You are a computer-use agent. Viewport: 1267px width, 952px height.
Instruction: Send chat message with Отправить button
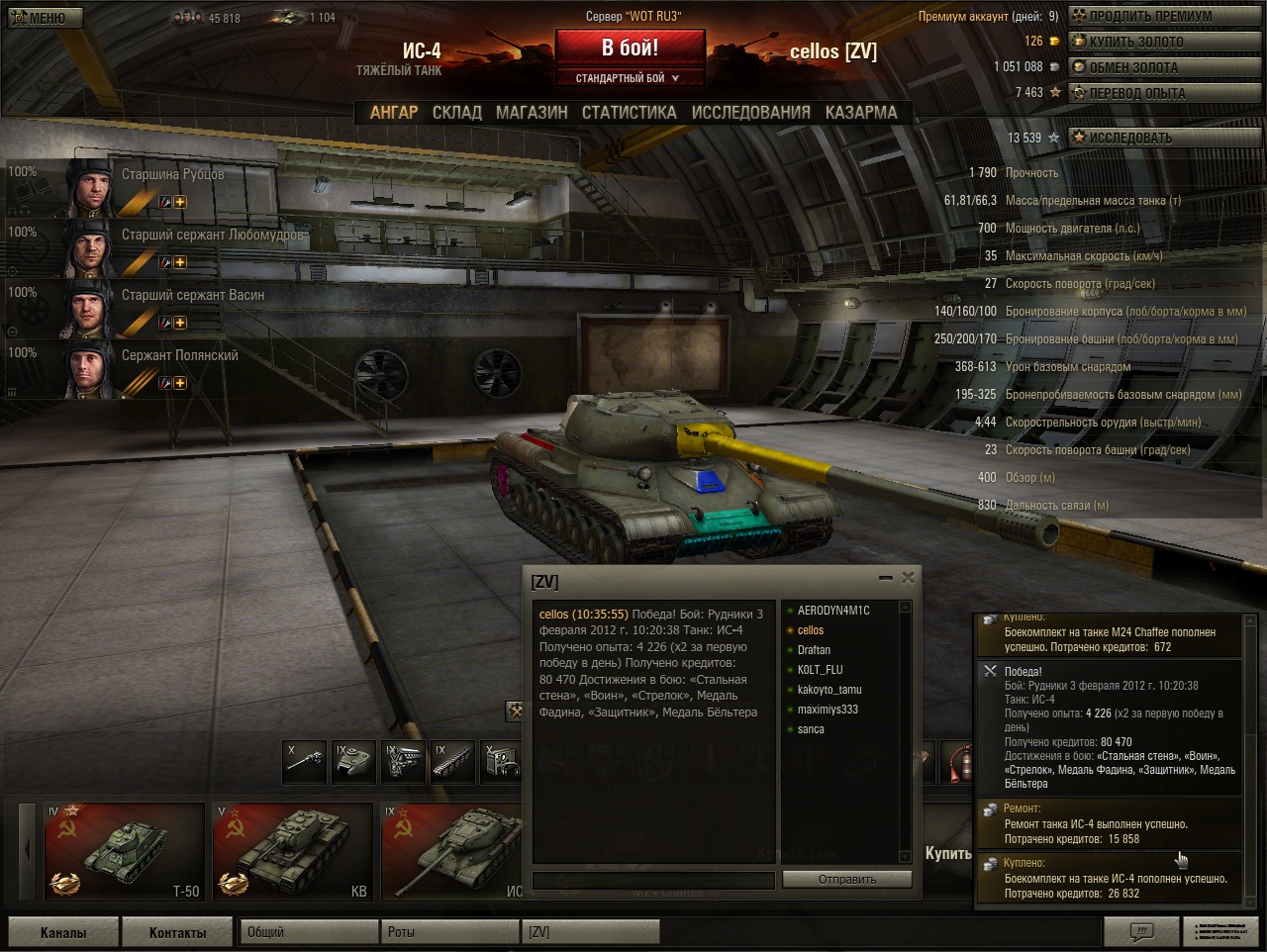[x=846, y=880]
